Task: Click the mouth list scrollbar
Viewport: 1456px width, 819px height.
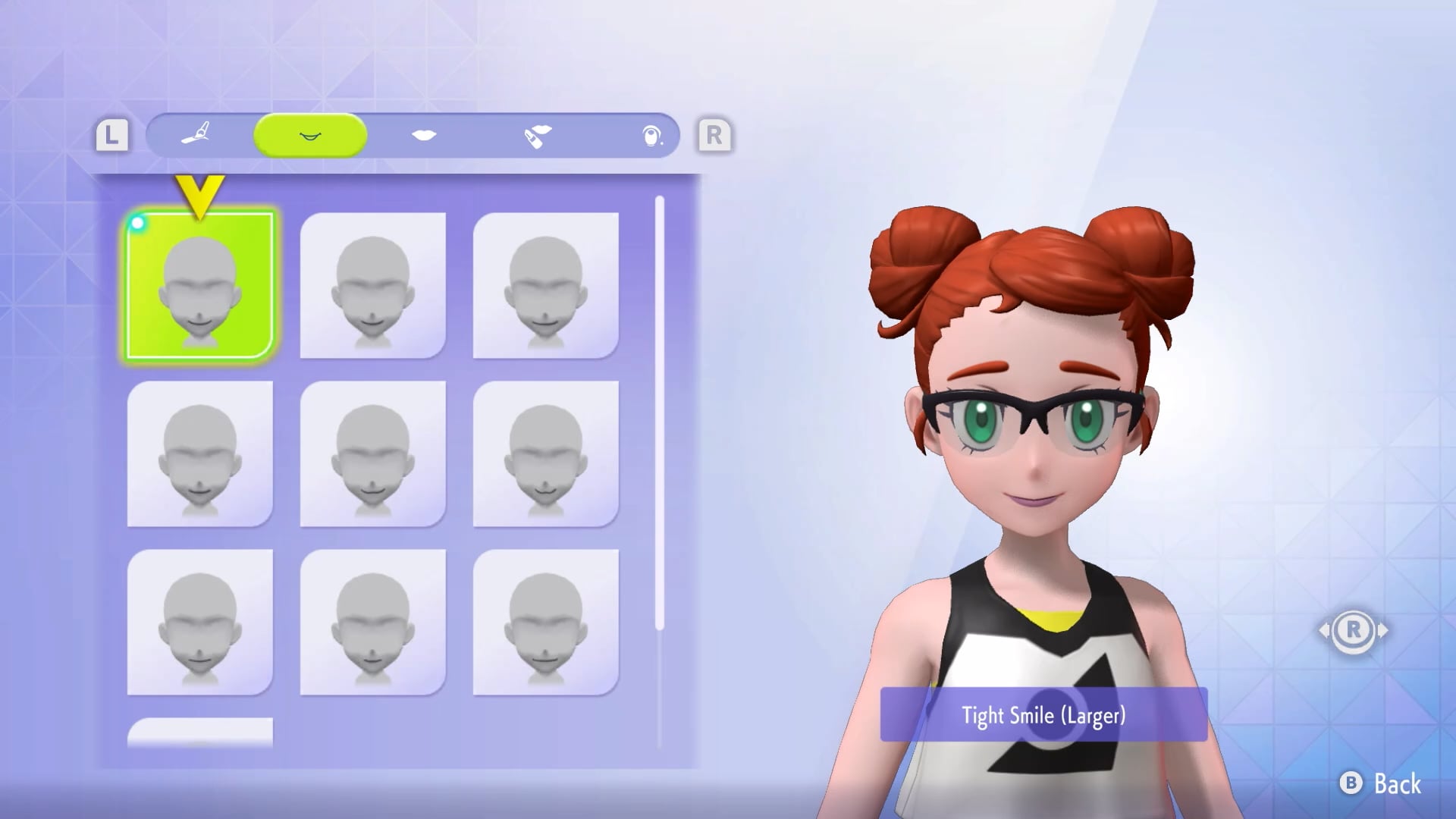Action: [660, 413]
